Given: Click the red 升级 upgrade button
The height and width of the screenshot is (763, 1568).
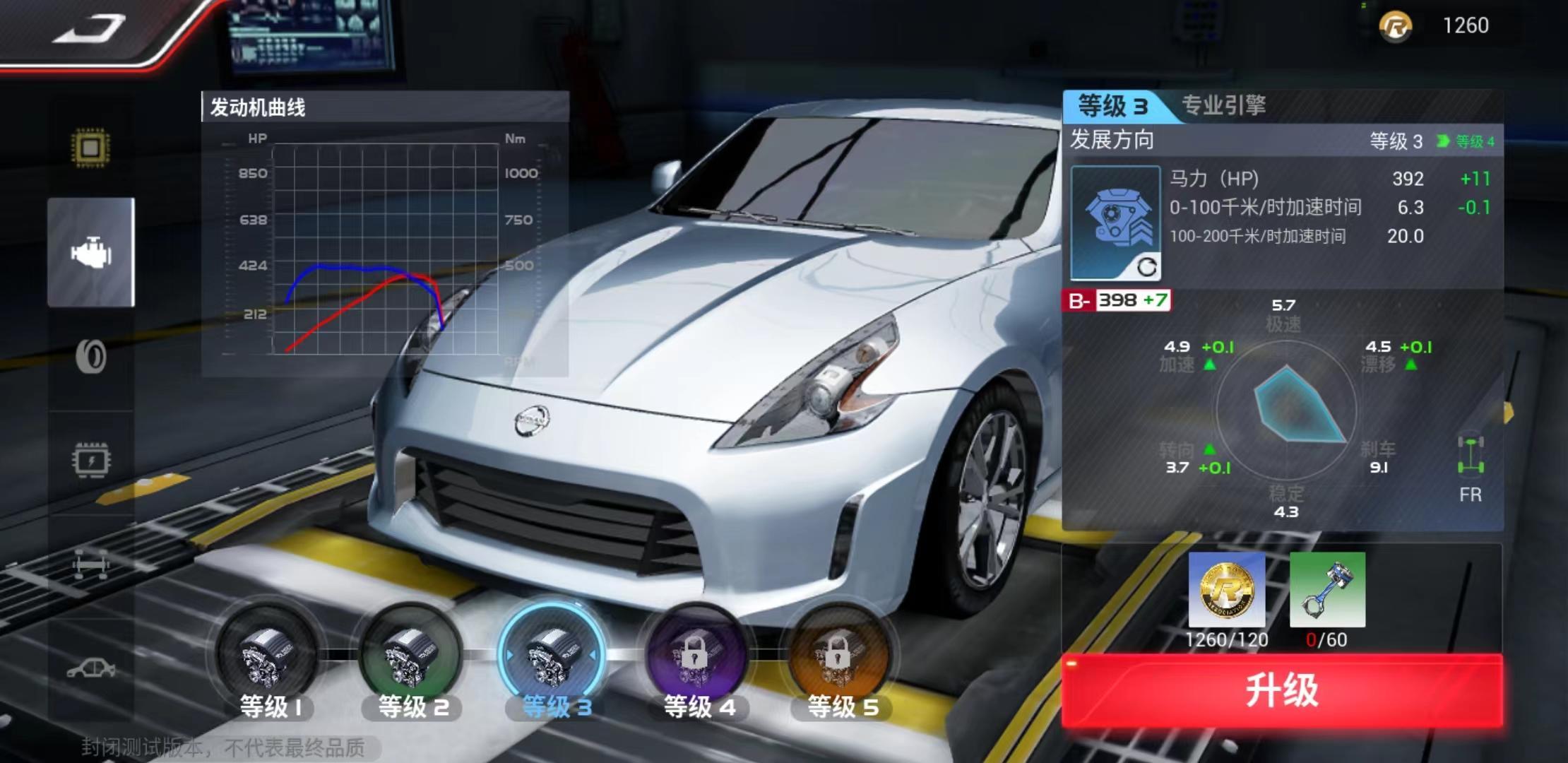Looking at the screenshot, I should coord(1281,690).
